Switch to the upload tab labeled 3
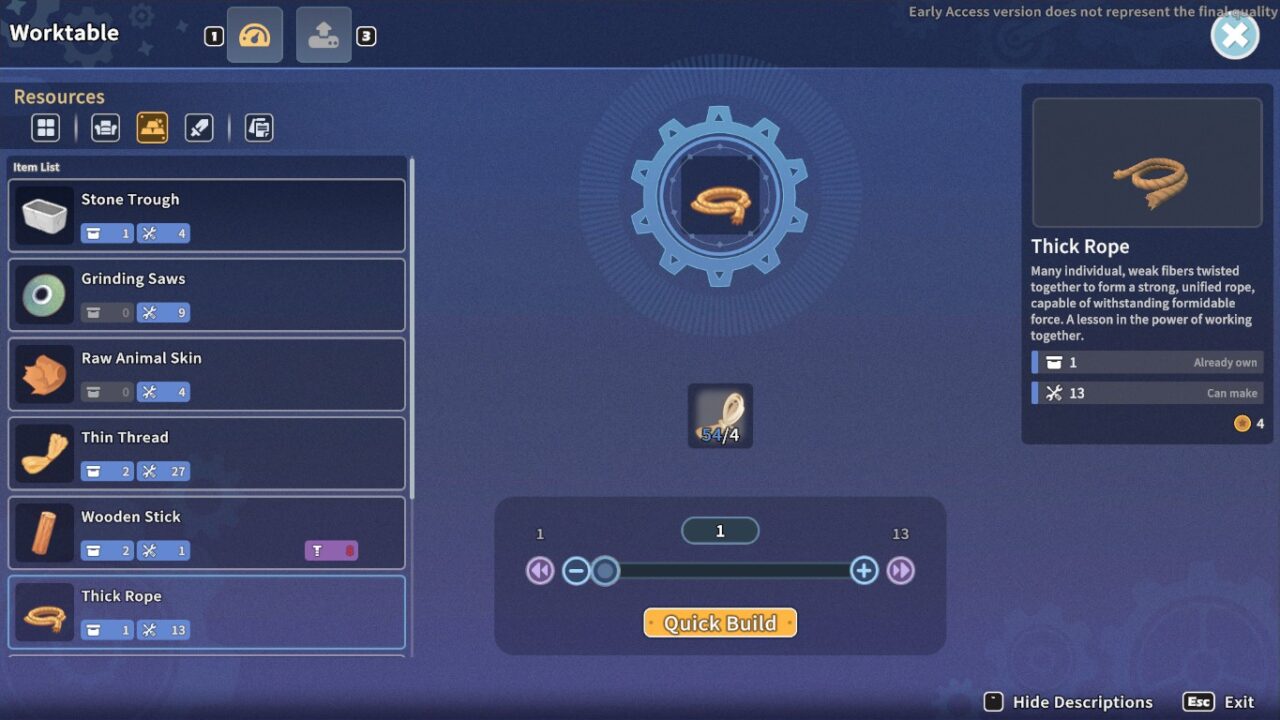The width and height of the screenshot is (1280, 720). [x=323, y=34]
